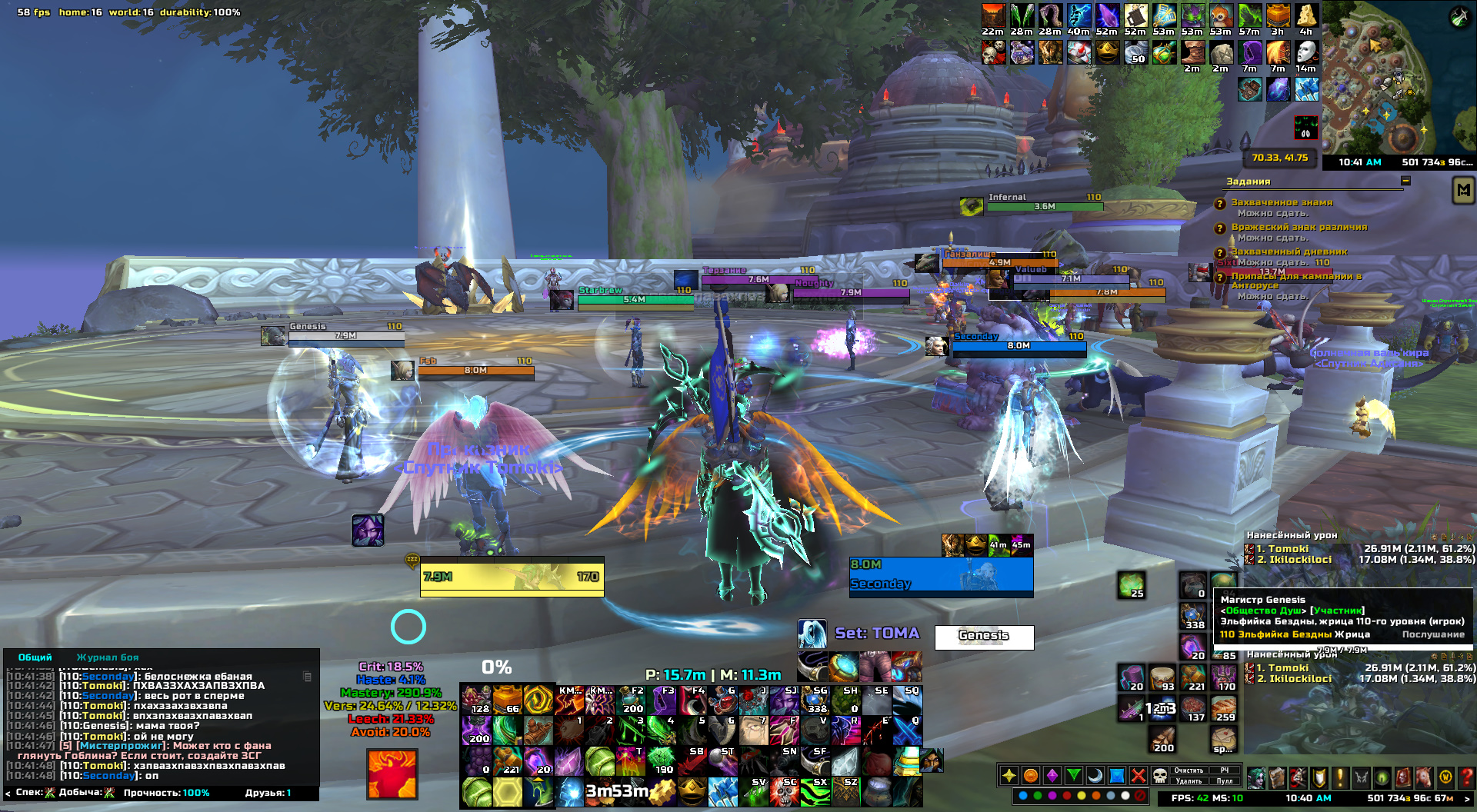Select the yellow player unit frame
This screenshot has height=812, width=1477.
pyautogui.click(x=512, y=577)
